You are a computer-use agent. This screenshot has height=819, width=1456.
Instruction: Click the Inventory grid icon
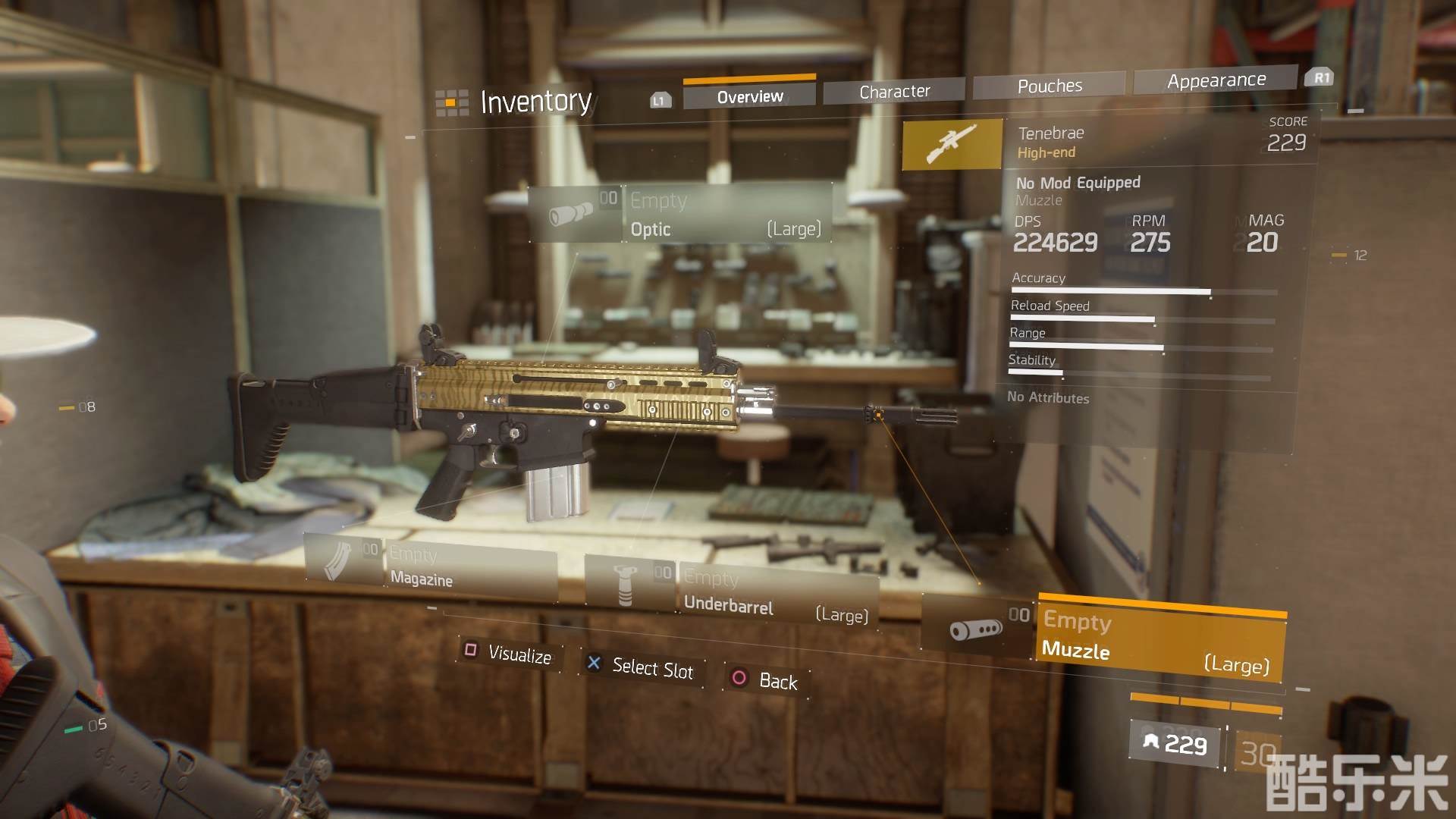click(x=451, y=102)
